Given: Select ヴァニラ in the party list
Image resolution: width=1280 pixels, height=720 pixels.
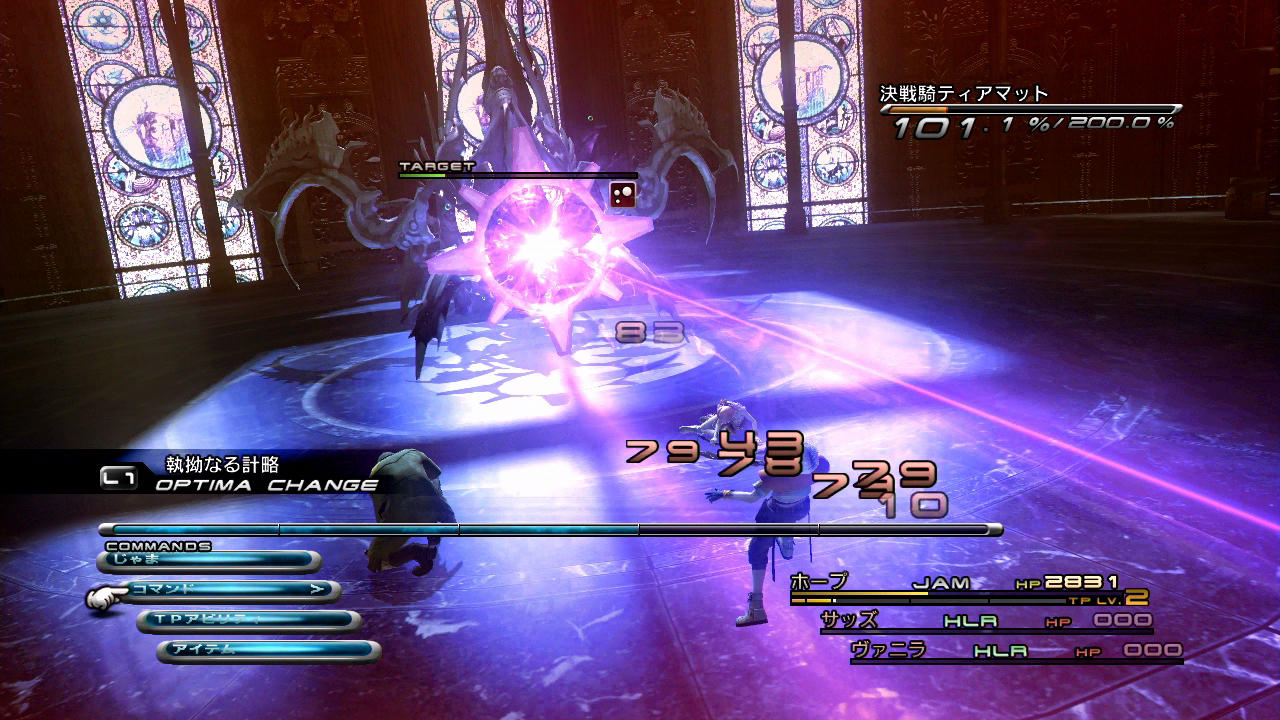Looking at the screenshot, I should 1015,651.
